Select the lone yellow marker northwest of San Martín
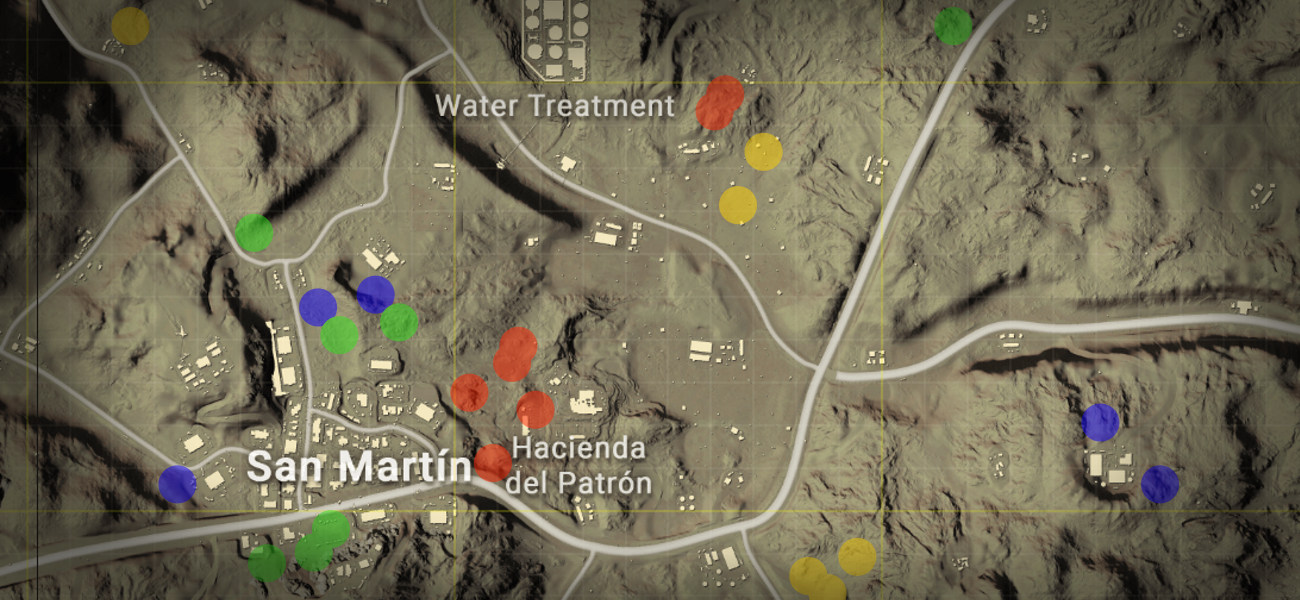 pyautogui.click(x=130, y=26)
